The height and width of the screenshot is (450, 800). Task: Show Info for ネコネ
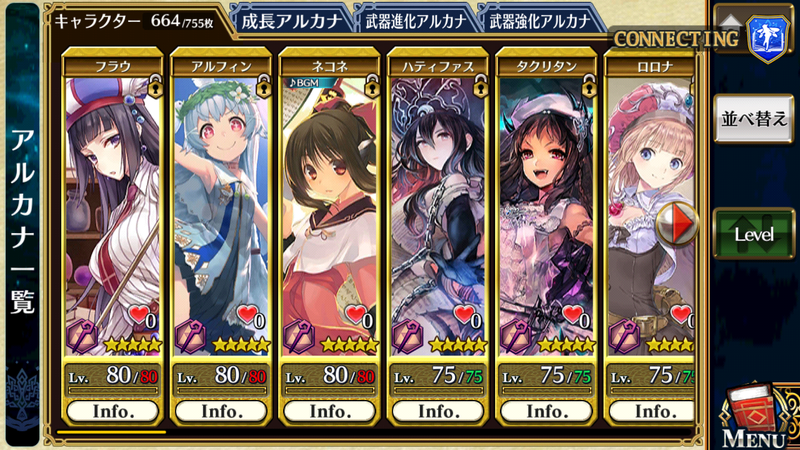coord(328,410)
